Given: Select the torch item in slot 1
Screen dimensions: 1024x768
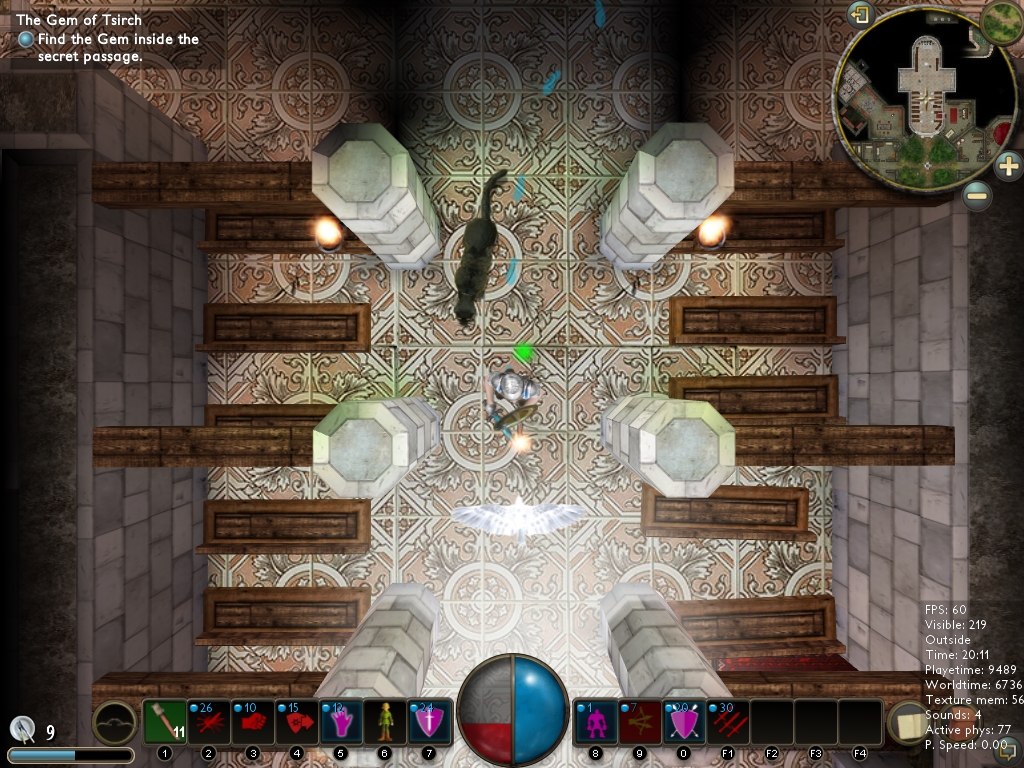Looking at the screenshot, I should pyautogui.click(x=165, y=721).
